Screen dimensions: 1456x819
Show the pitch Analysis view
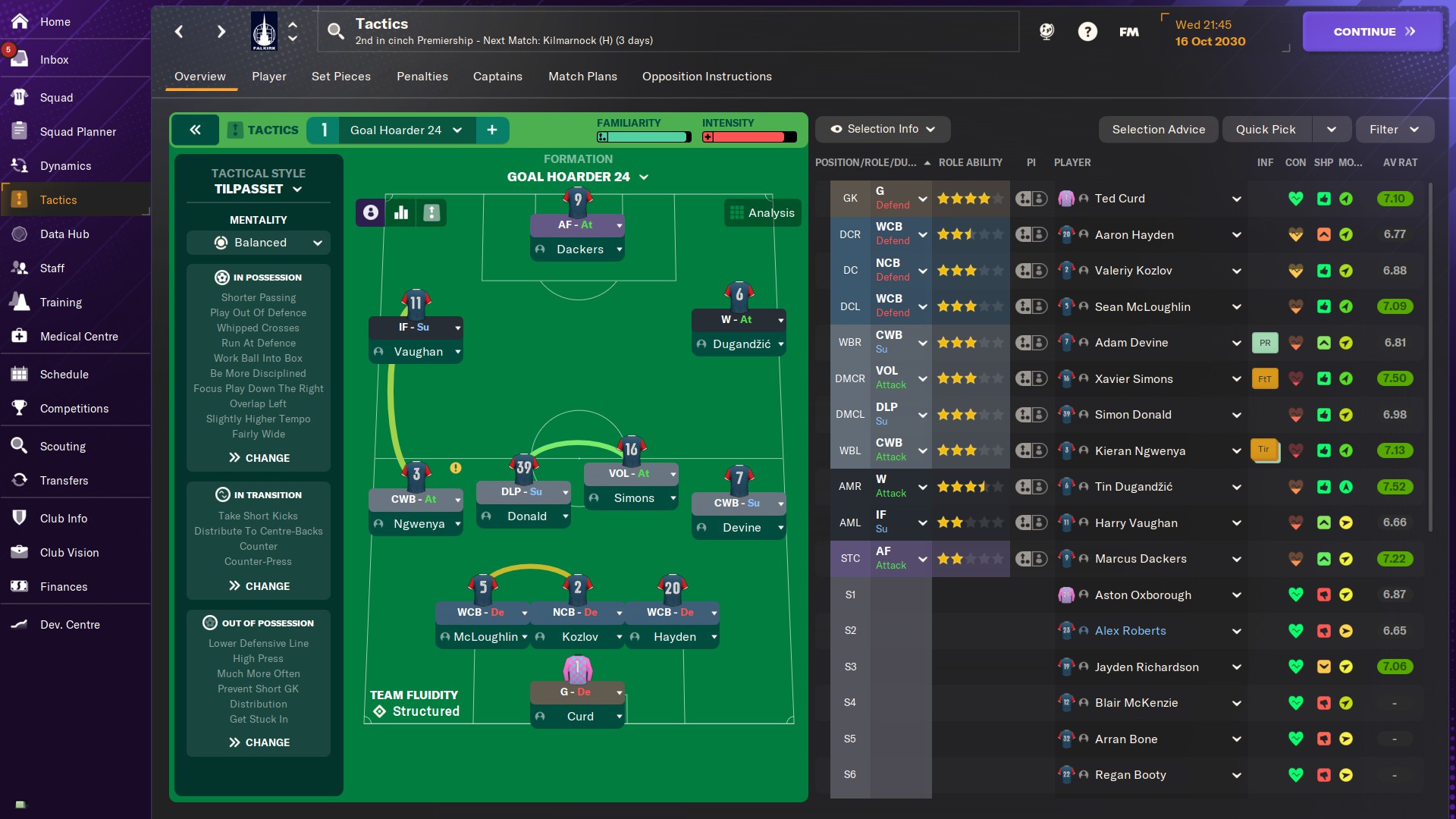coord(762,213)
